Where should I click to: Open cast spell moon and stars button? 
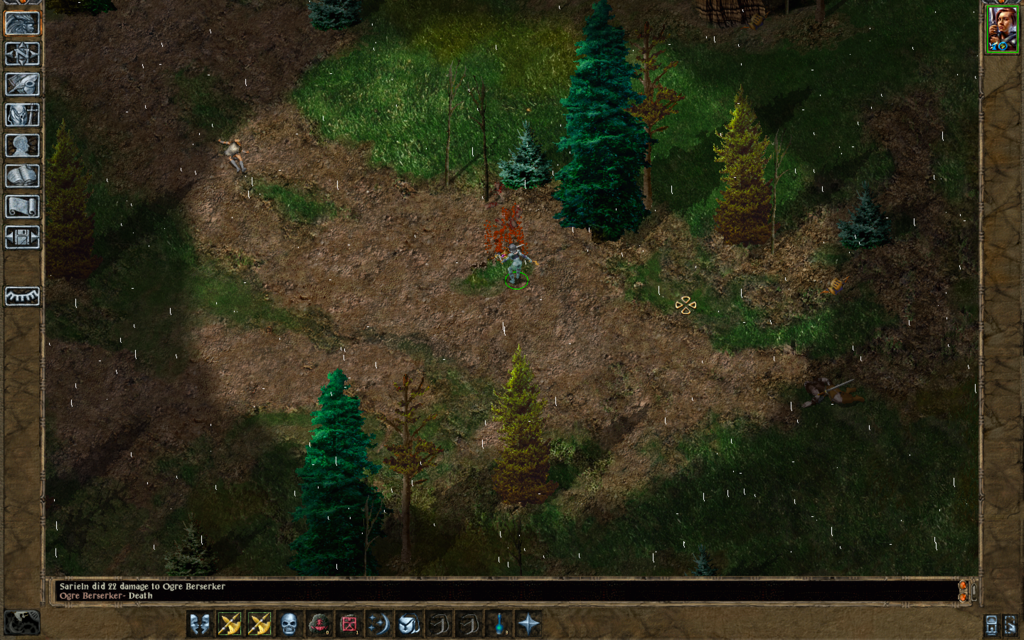pos(379,624)
